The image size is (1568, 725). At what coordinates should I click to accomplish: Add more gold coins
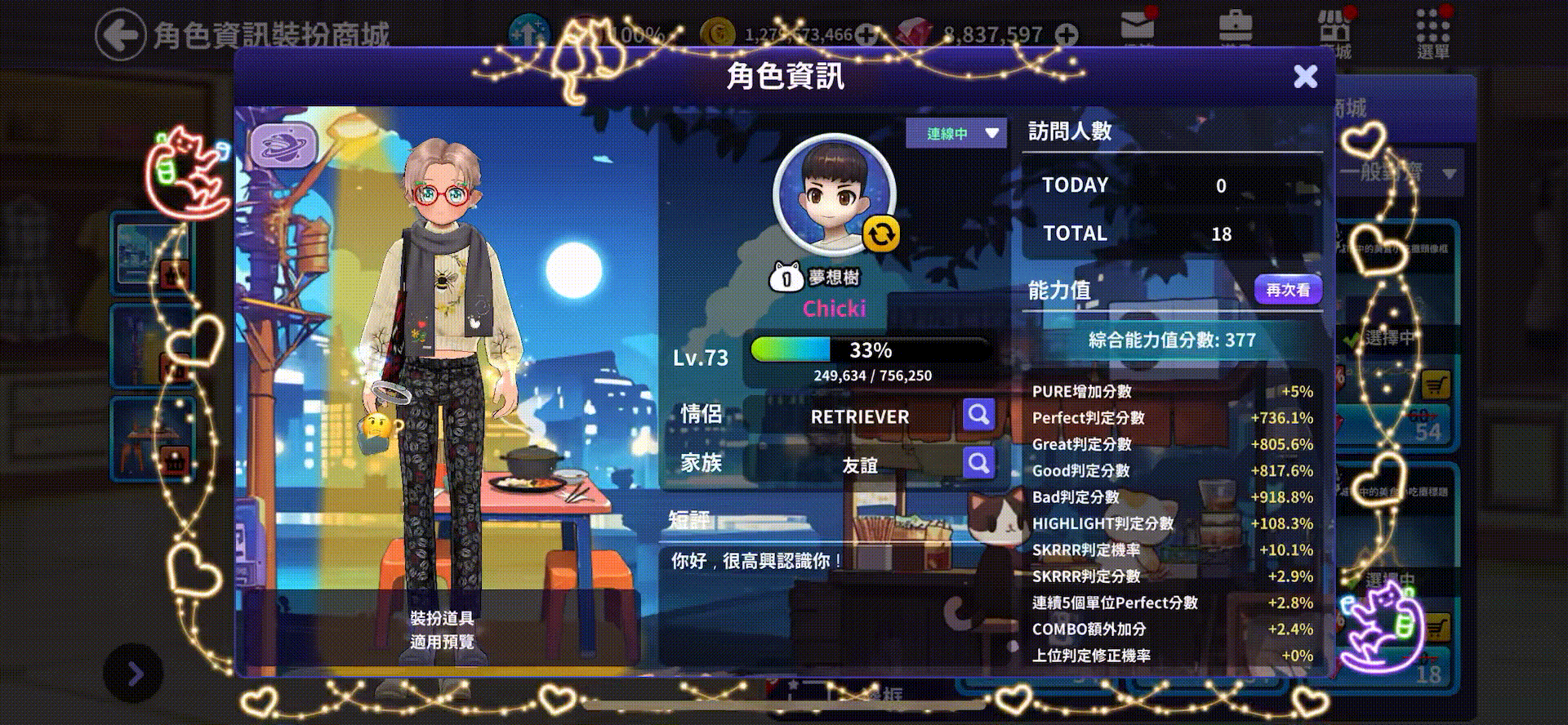tap(866, 34)
